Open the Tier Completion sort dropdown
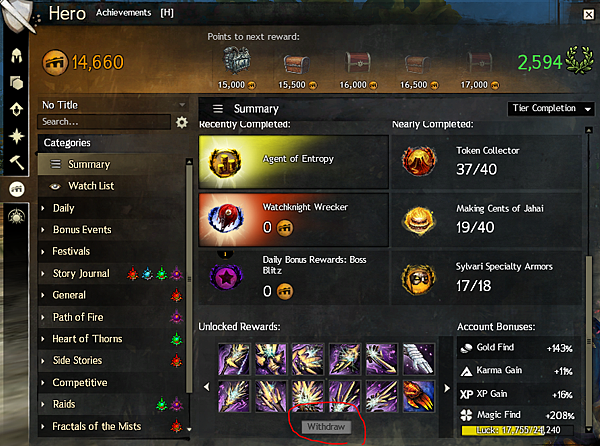Screen dimensions: 600x446 pos(549,109)
